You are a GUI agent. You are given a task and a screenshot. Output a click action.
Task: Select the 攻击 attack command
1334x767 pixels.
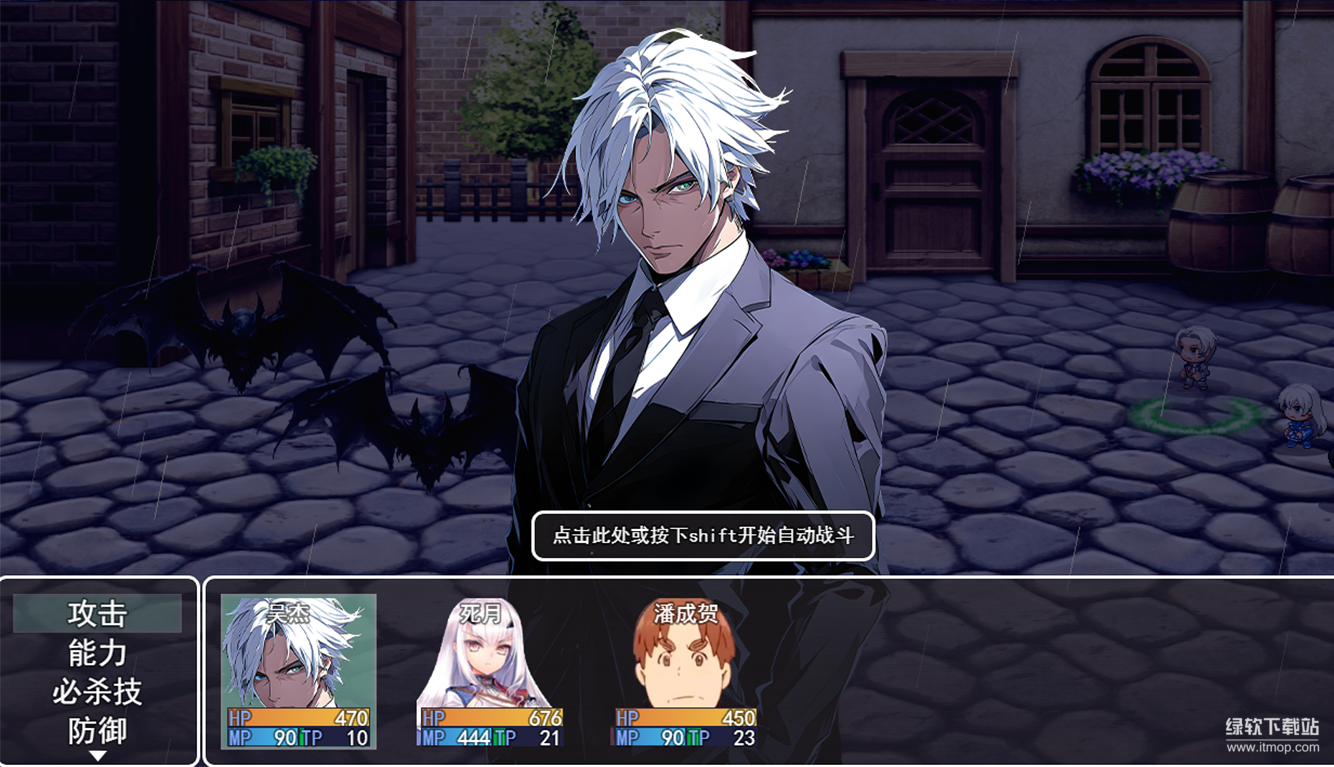pos(97,613)
